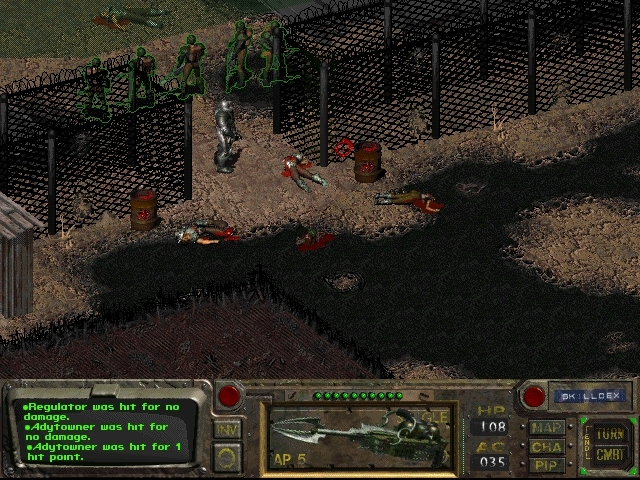End combat with the CMBT button
Image resolution: width=640 pixels, height=480 pixels.
609,455
